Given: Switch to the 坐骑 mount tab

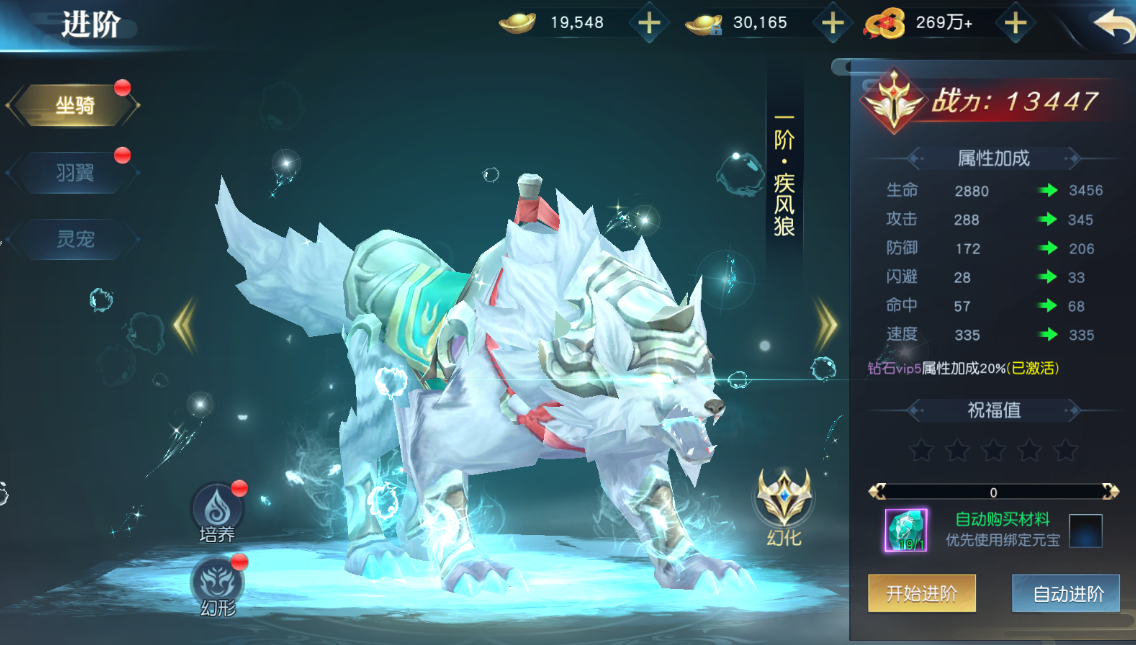Looking at the screenshot, I should (74, 106).
